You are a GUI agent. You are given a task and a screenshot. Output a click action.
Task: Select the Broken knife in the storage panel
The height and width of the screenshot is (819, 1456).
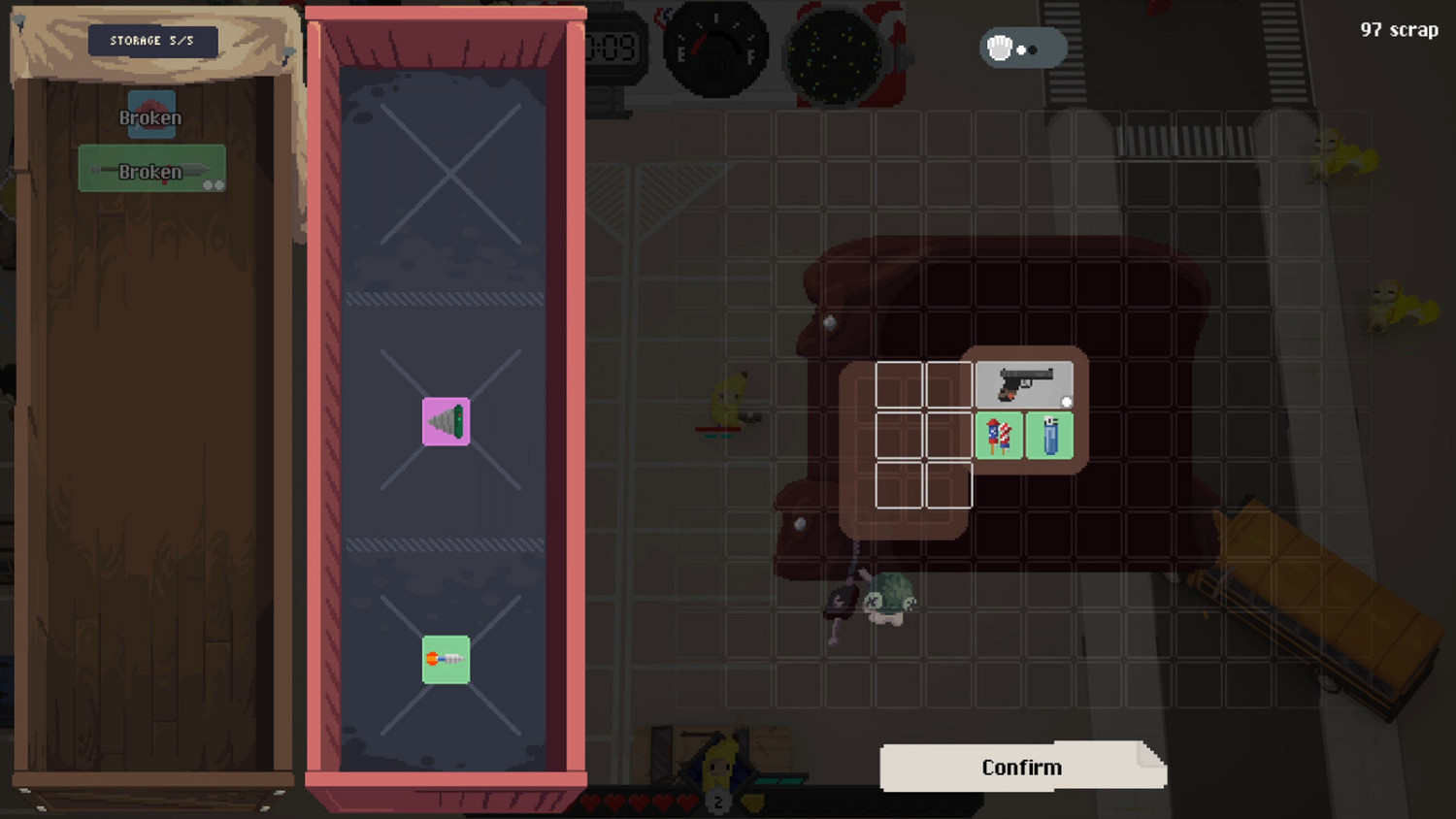[151, 168]
